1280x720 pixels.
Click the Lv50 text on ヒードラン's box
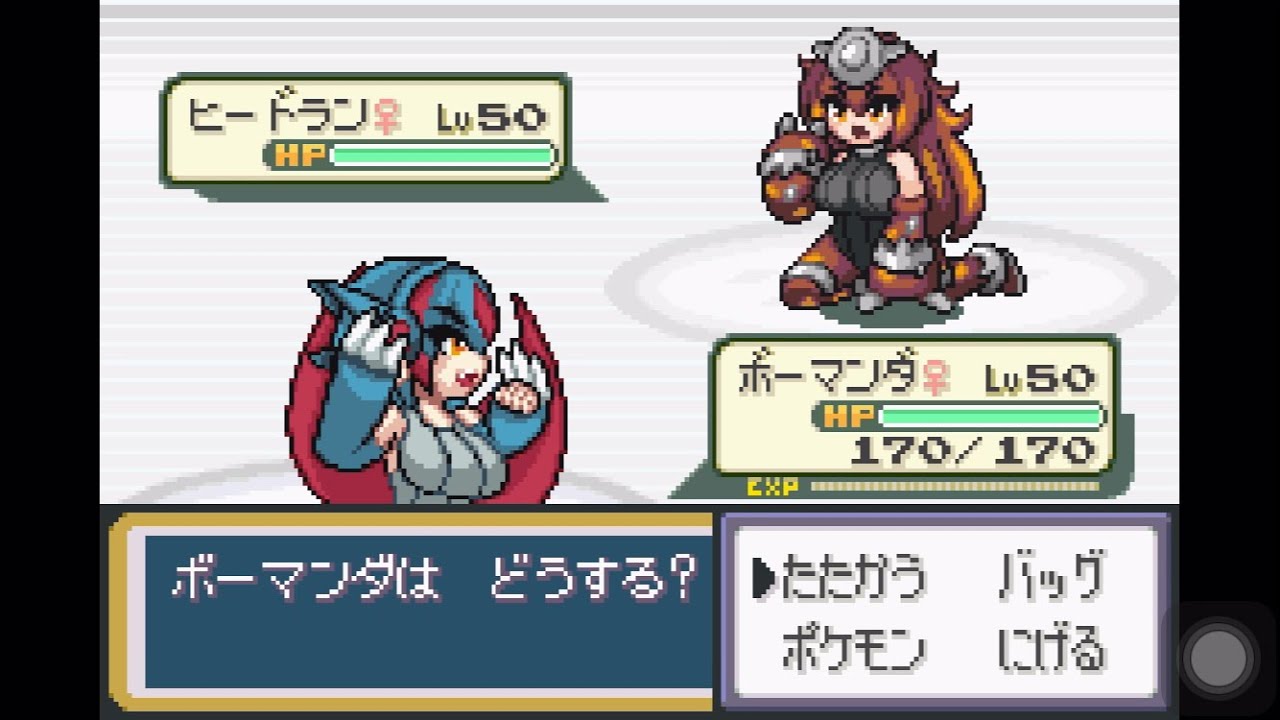490,115
